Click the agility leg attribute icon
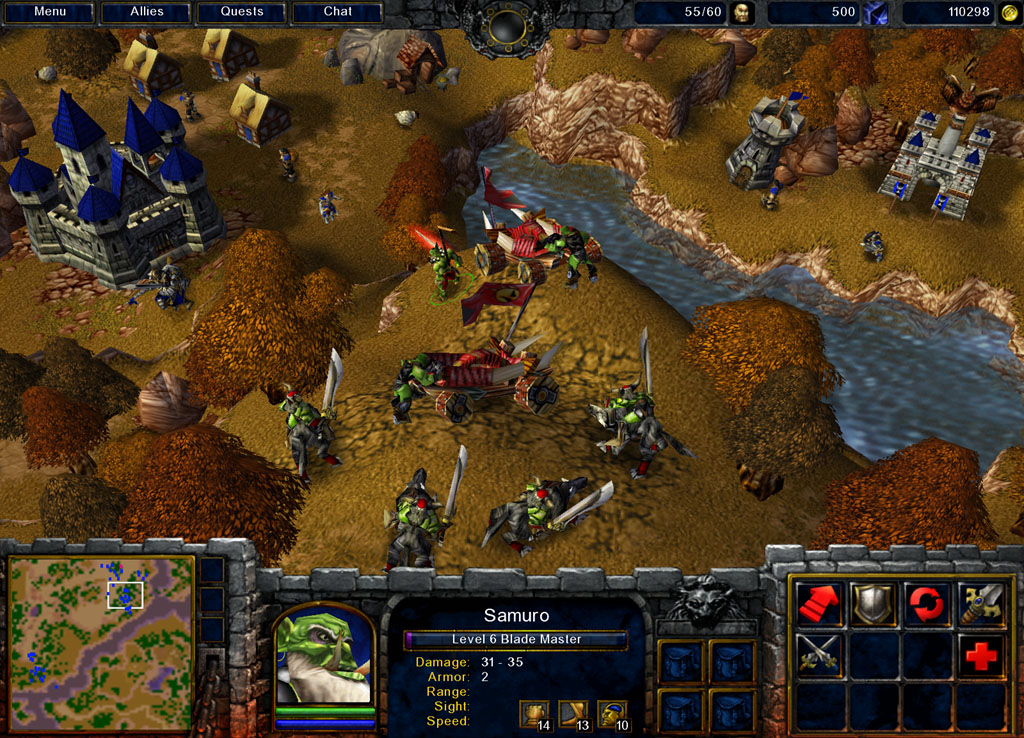Screen dimensions: 1024x738 click(571, 712)
